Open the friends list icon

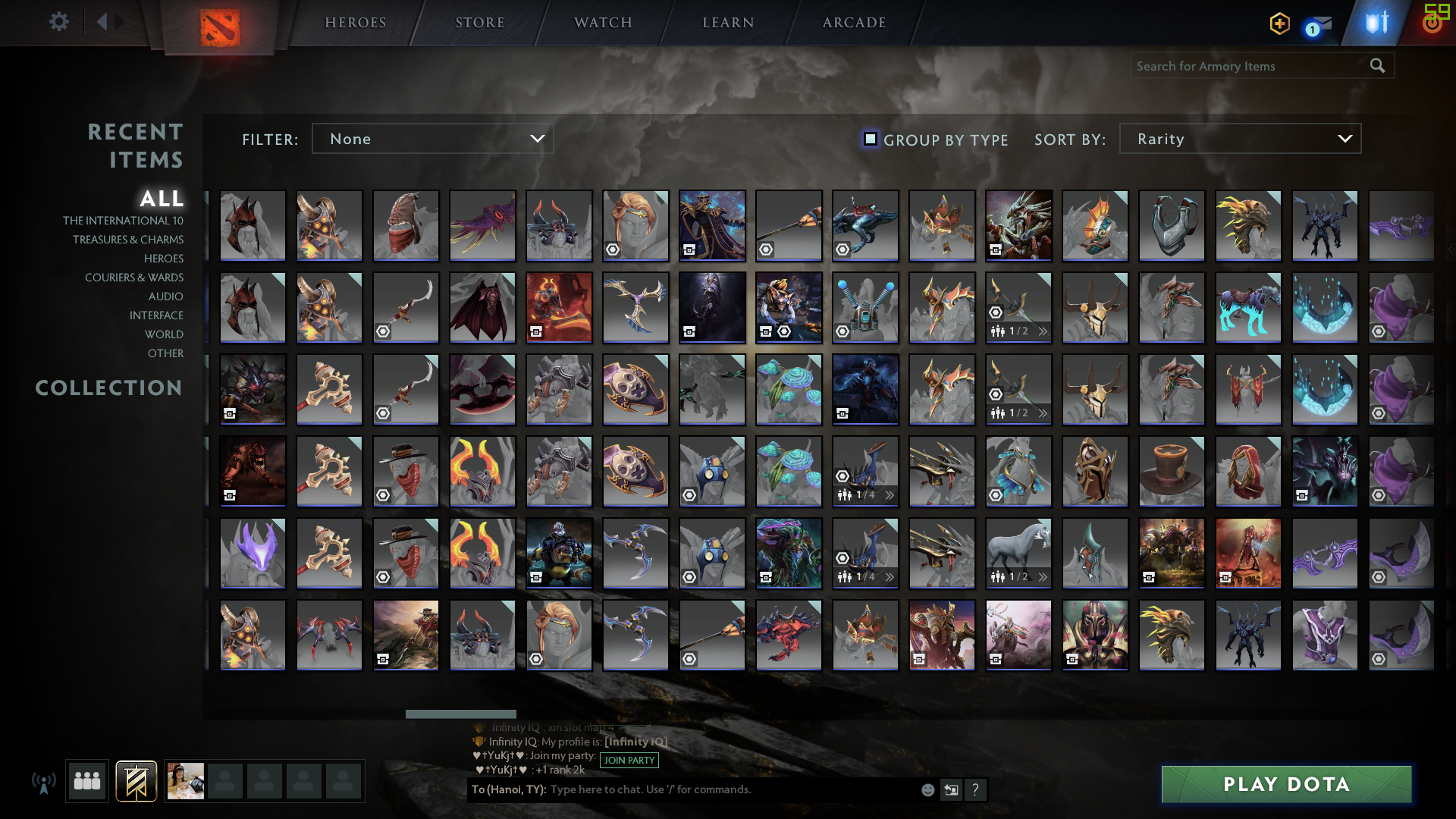pyautogui.click(x=86, y=780)
